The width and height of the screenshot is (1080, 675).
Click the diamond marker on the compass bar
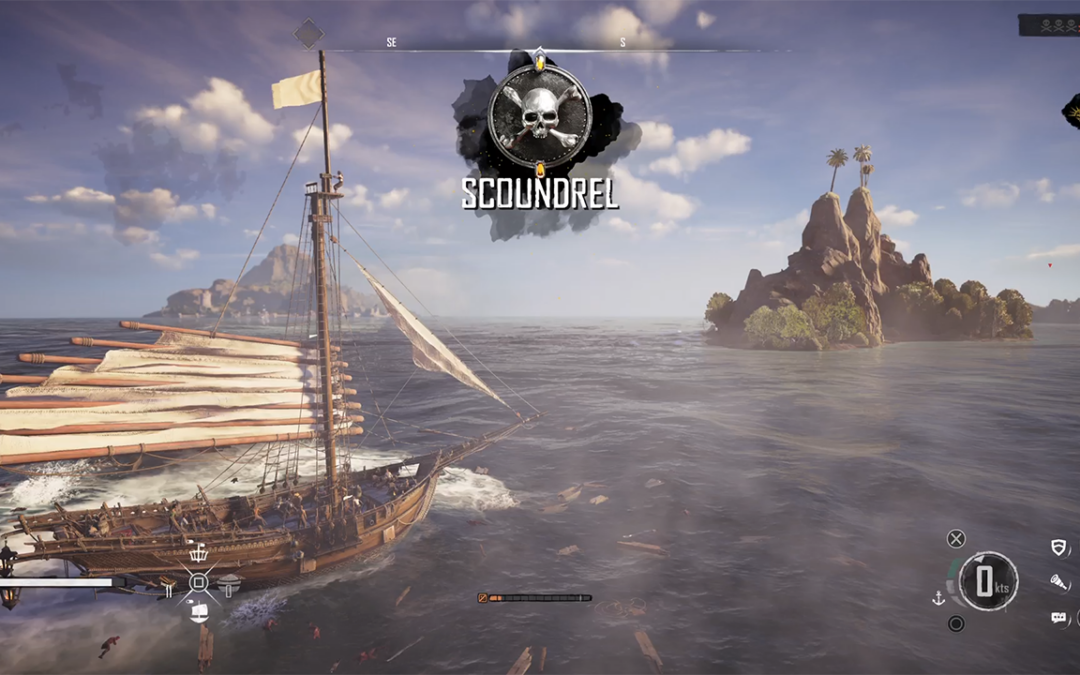[308, 34]
